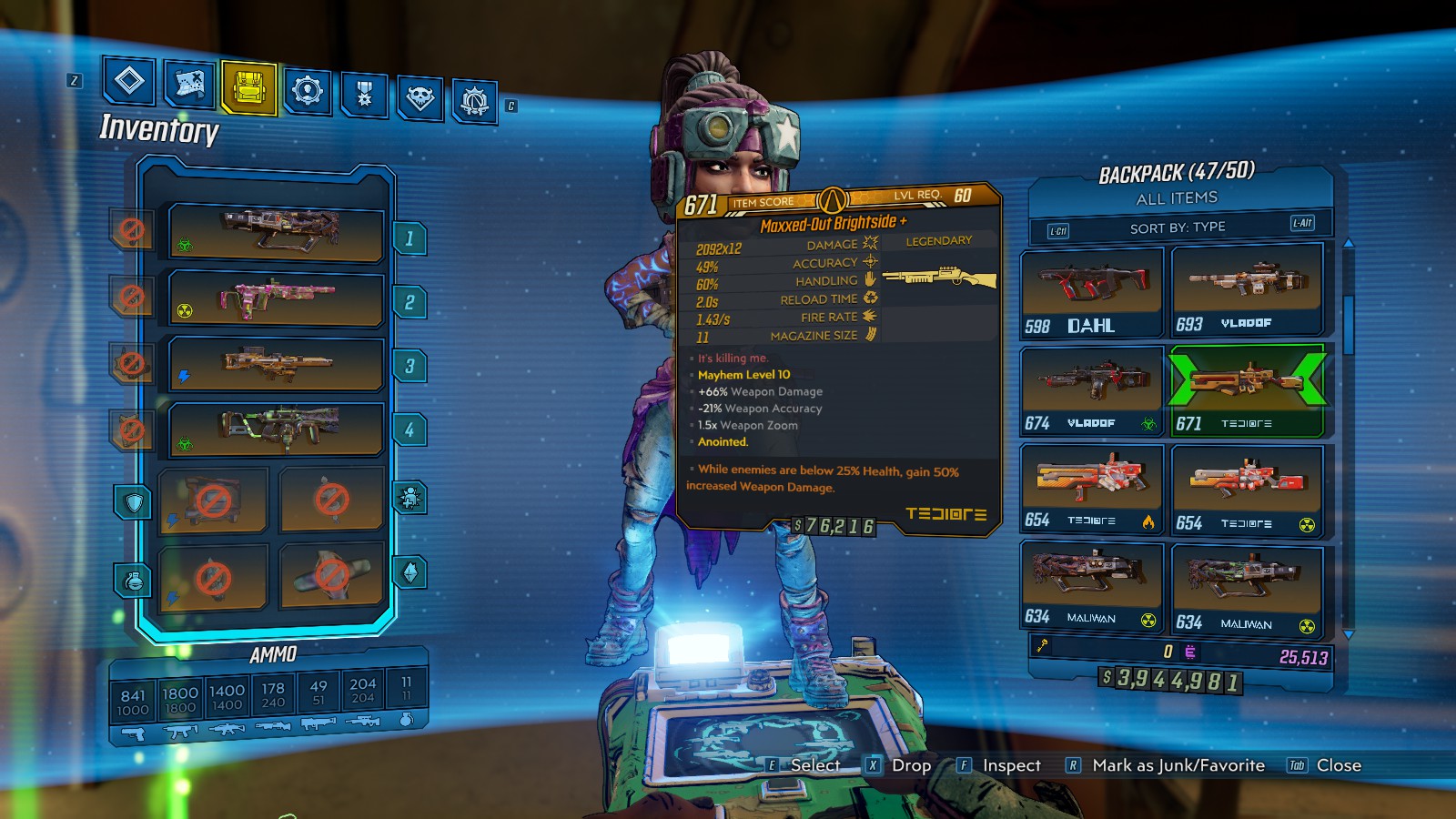Screen dimensions: 1456x819
Task: Choose the equipped weapon in slot 3
Action: (x=277, y=364)
